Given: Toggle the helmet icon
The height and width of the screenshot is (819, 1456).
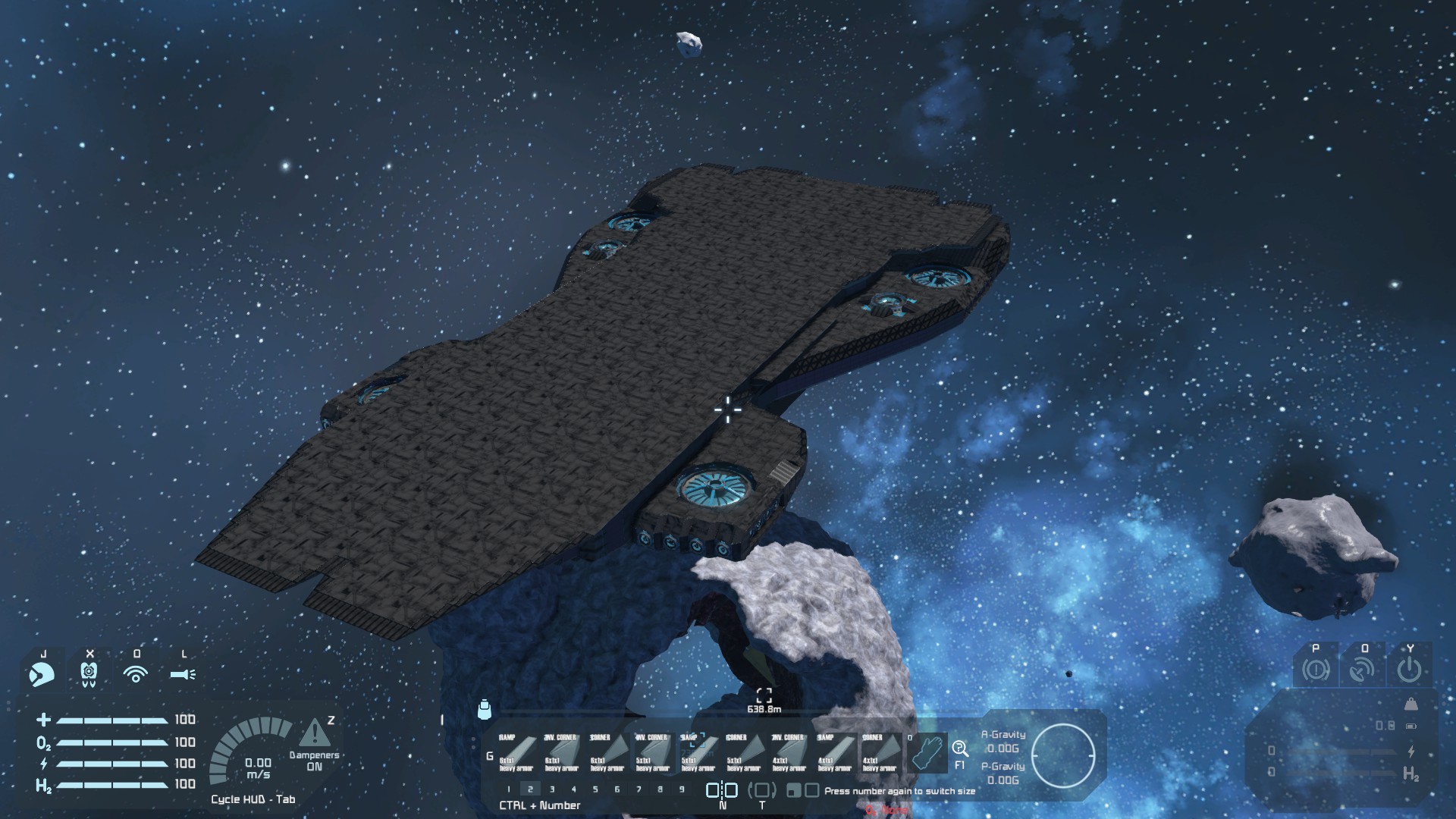Looking at the screenshot, I should 42,673.
